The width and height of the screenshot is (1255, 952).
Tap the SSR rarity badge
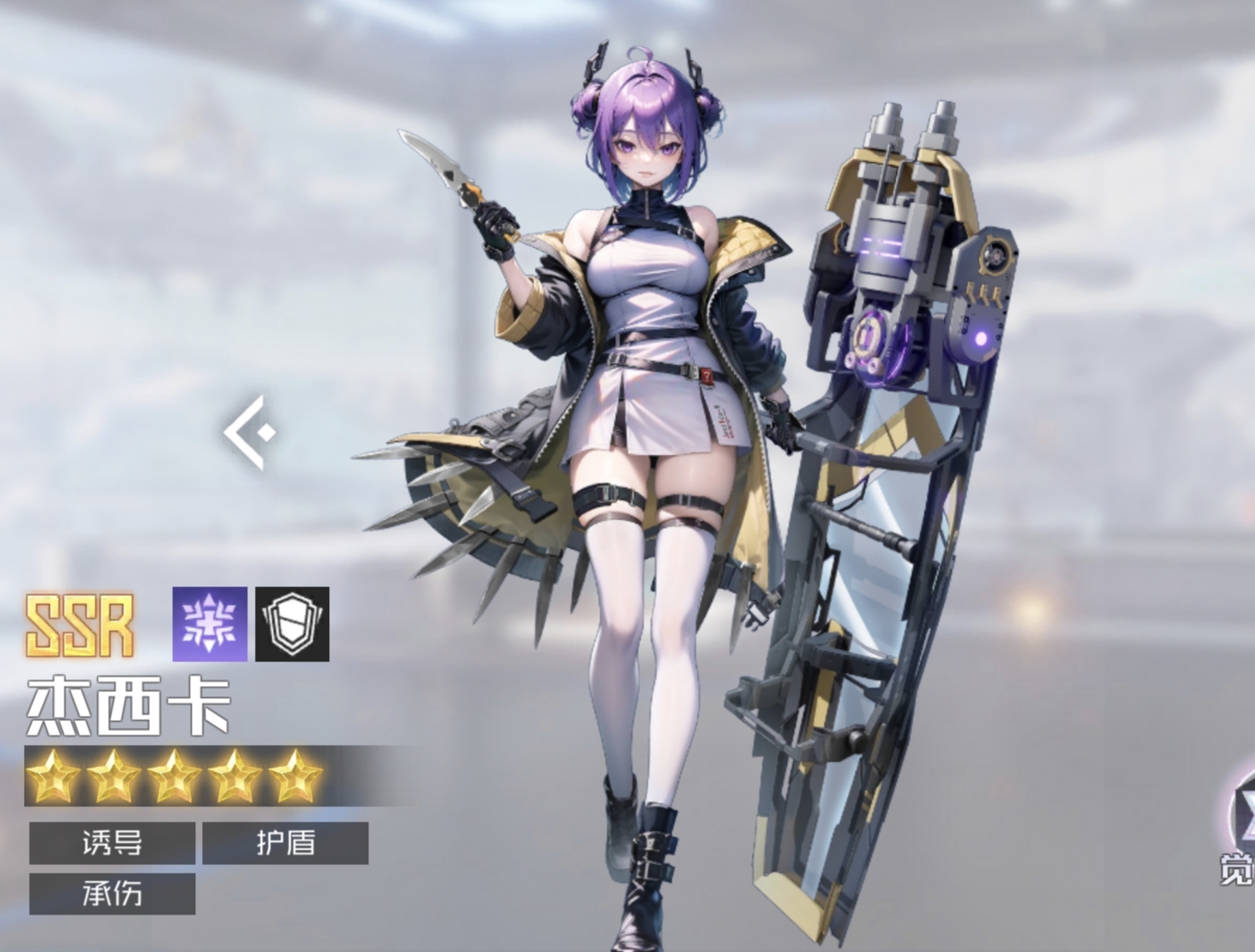coord(81,626)
